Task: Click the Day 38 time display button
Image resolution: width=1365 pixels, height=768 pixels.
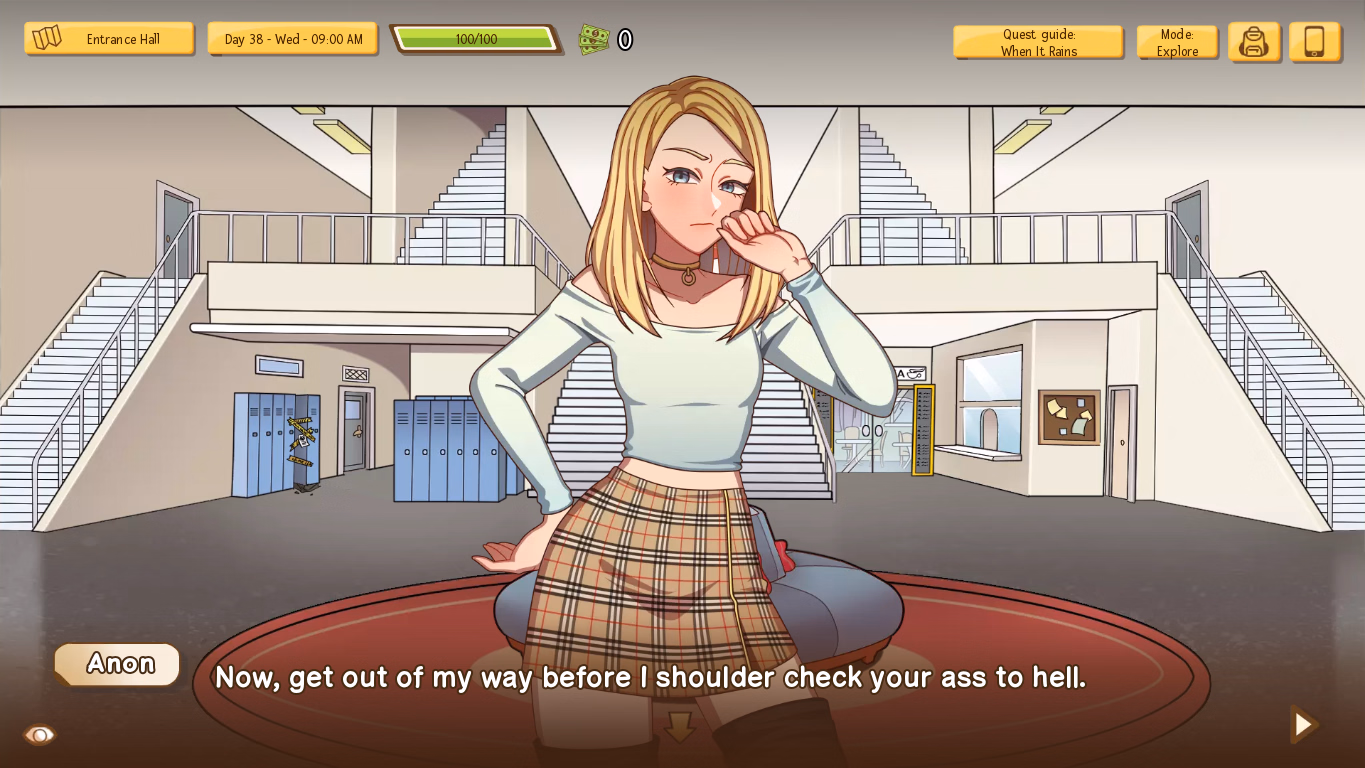Action: (x=293, y=39)
